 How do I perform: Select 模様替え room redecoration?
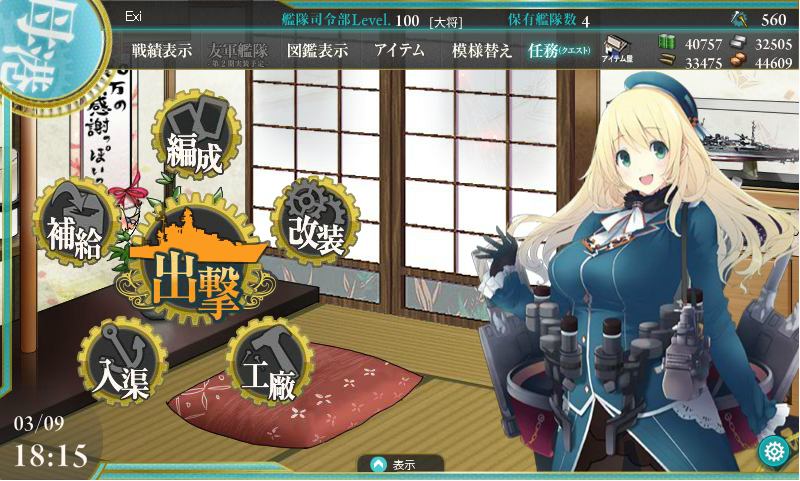click(480, 51)
